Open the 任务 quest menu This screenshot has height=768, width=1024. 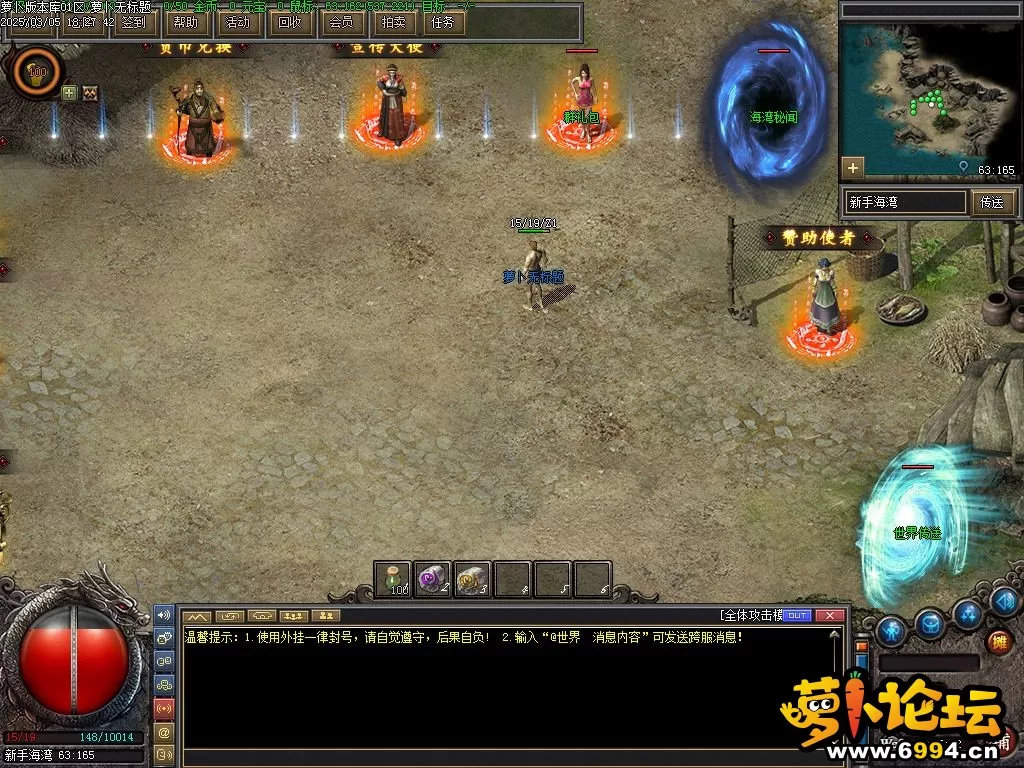coord(441,21)
